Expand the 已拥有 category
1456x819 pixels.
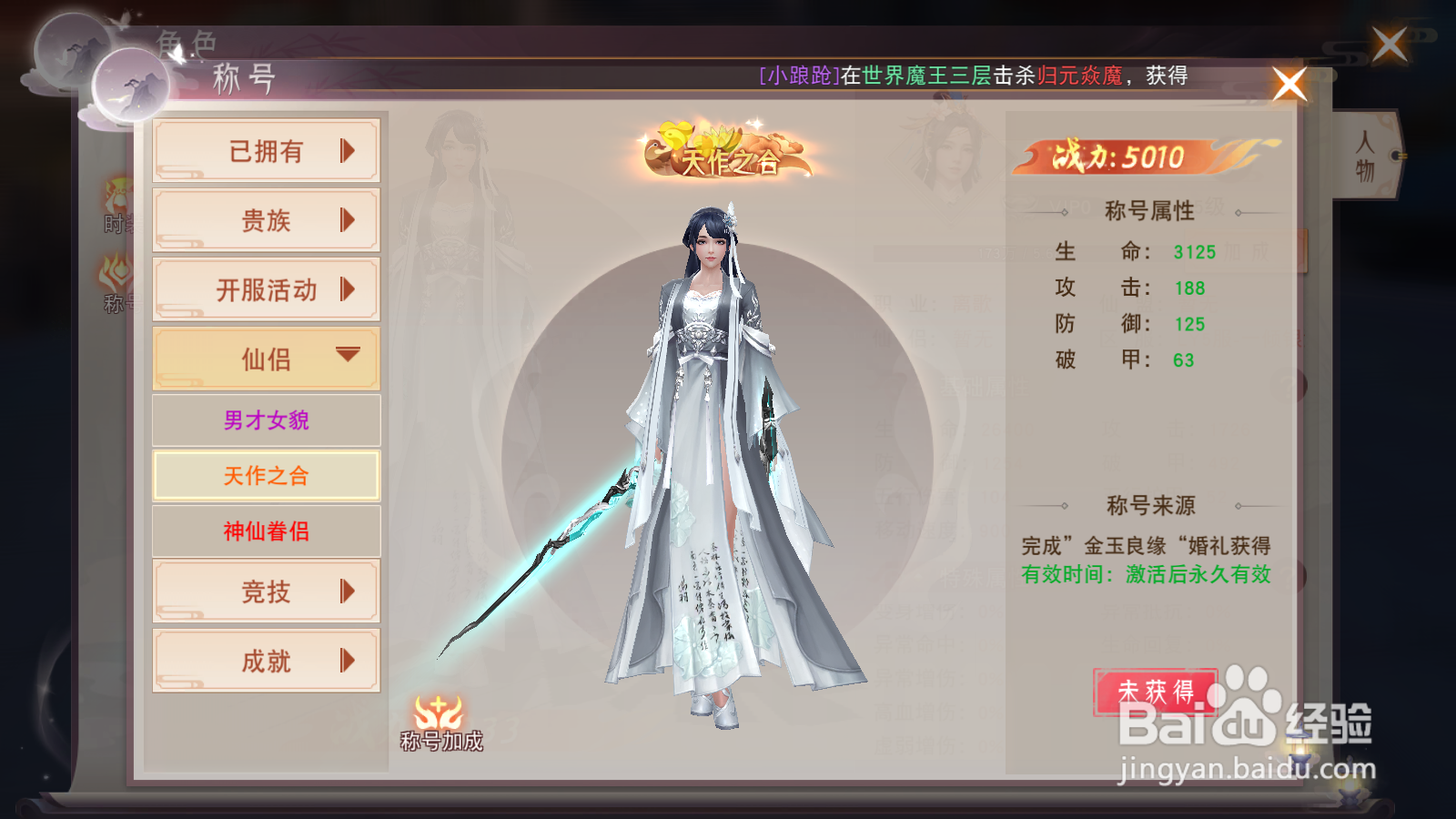tap(266, 151)
